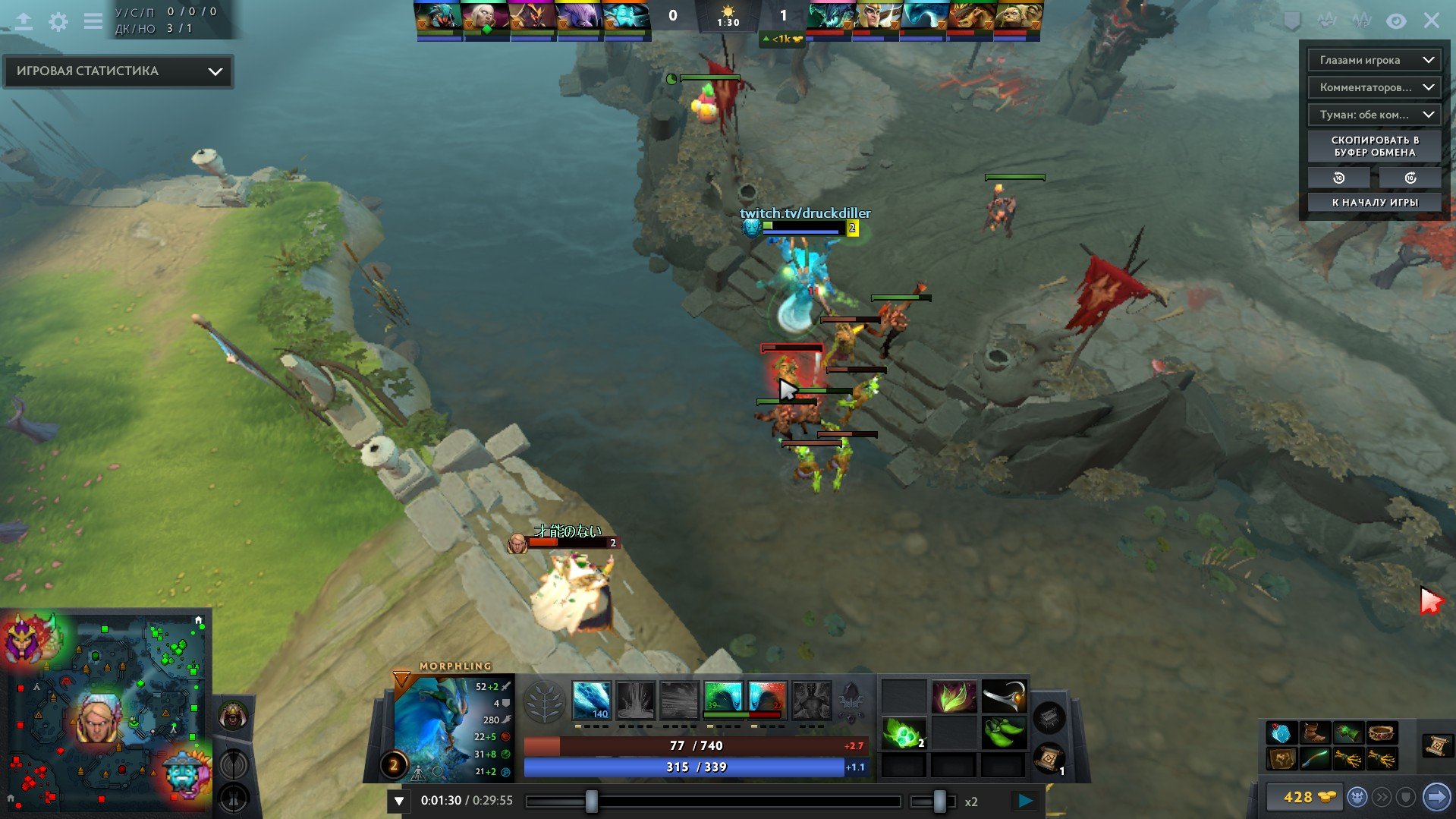Use the Town Portal Scroll slot
This screenshot has width=1456, height=819.
pos(1048,758)
